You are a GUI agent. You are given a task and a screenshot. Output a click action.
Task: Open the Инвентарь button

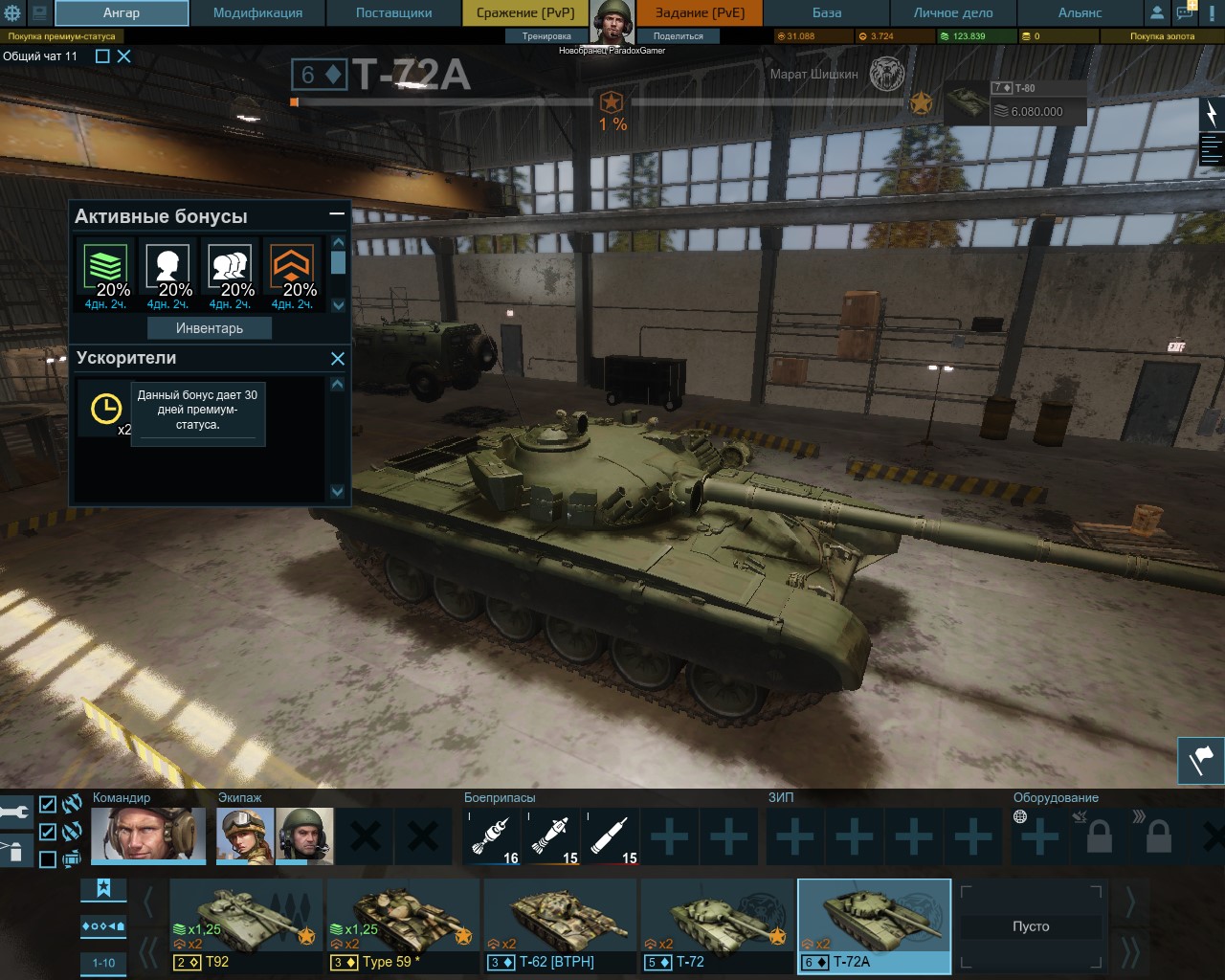click(x=210, y=328)
